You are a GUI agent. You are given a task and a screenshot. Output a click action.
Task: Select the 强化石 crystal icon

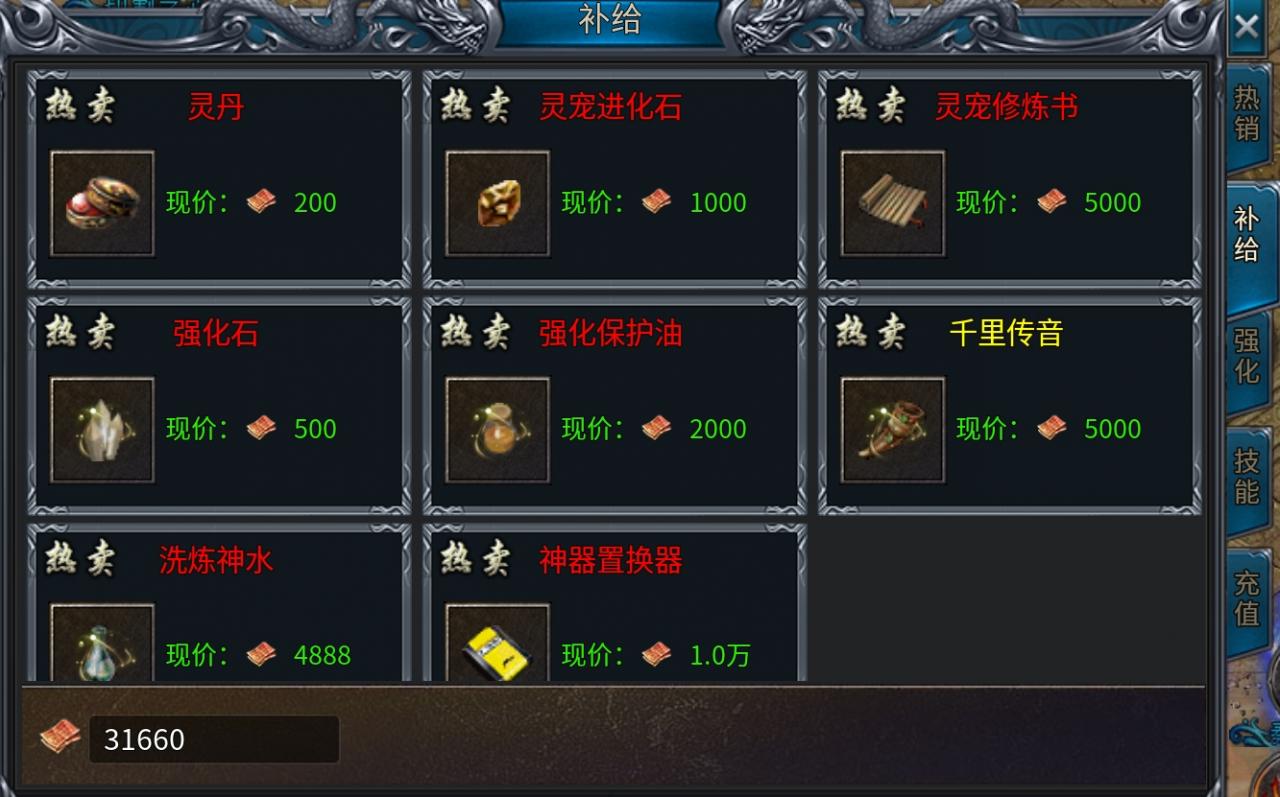click(x=101, y=430)
